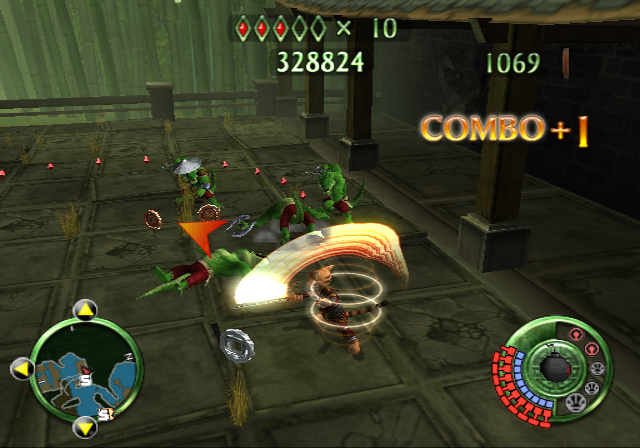
Task: Click the yellow down arrow below the minimap
Action: pos(86,428)
